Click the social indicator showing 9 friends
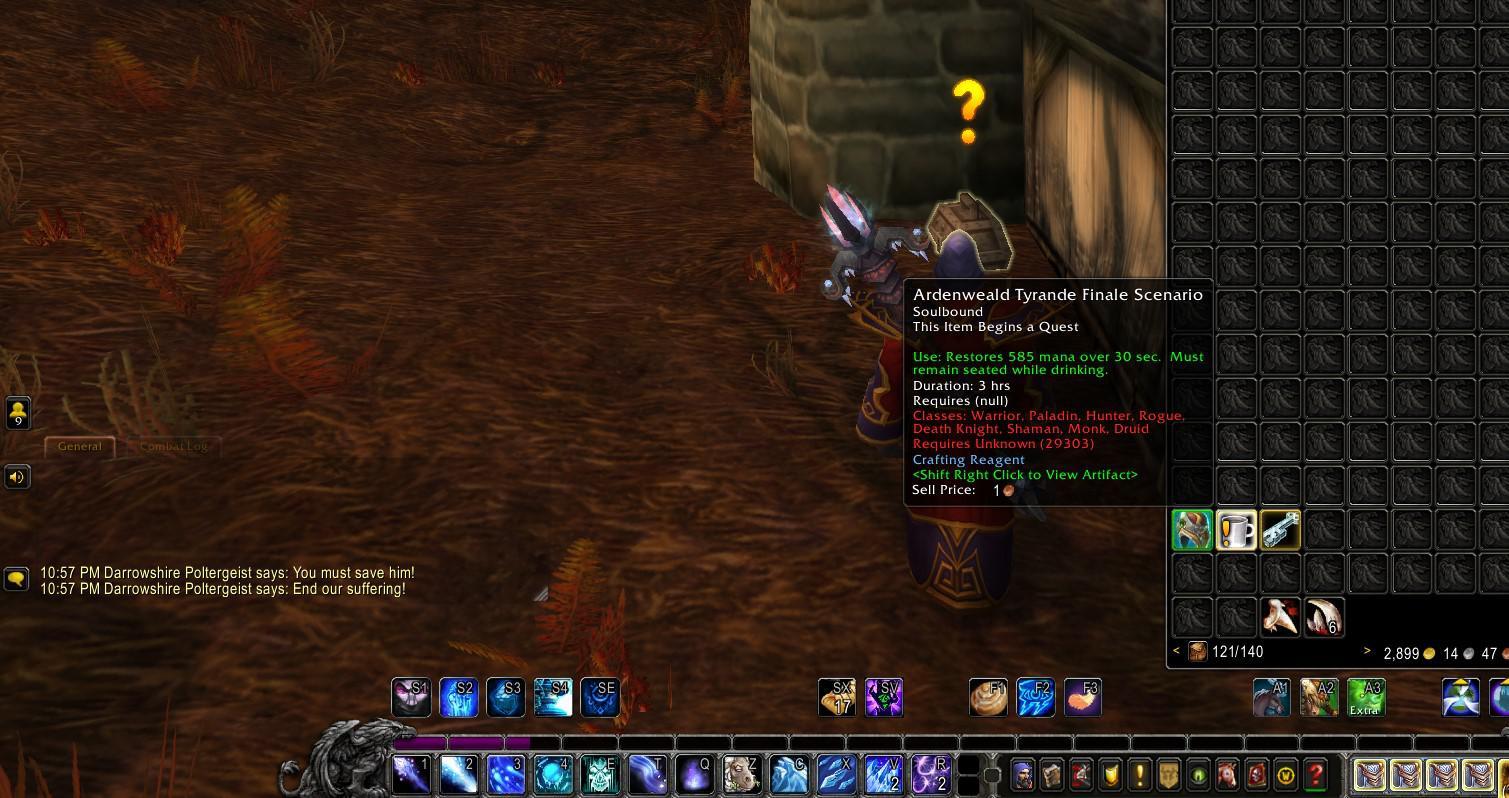Viewport: 1509px width, 798px height. [x=16, y=411]
